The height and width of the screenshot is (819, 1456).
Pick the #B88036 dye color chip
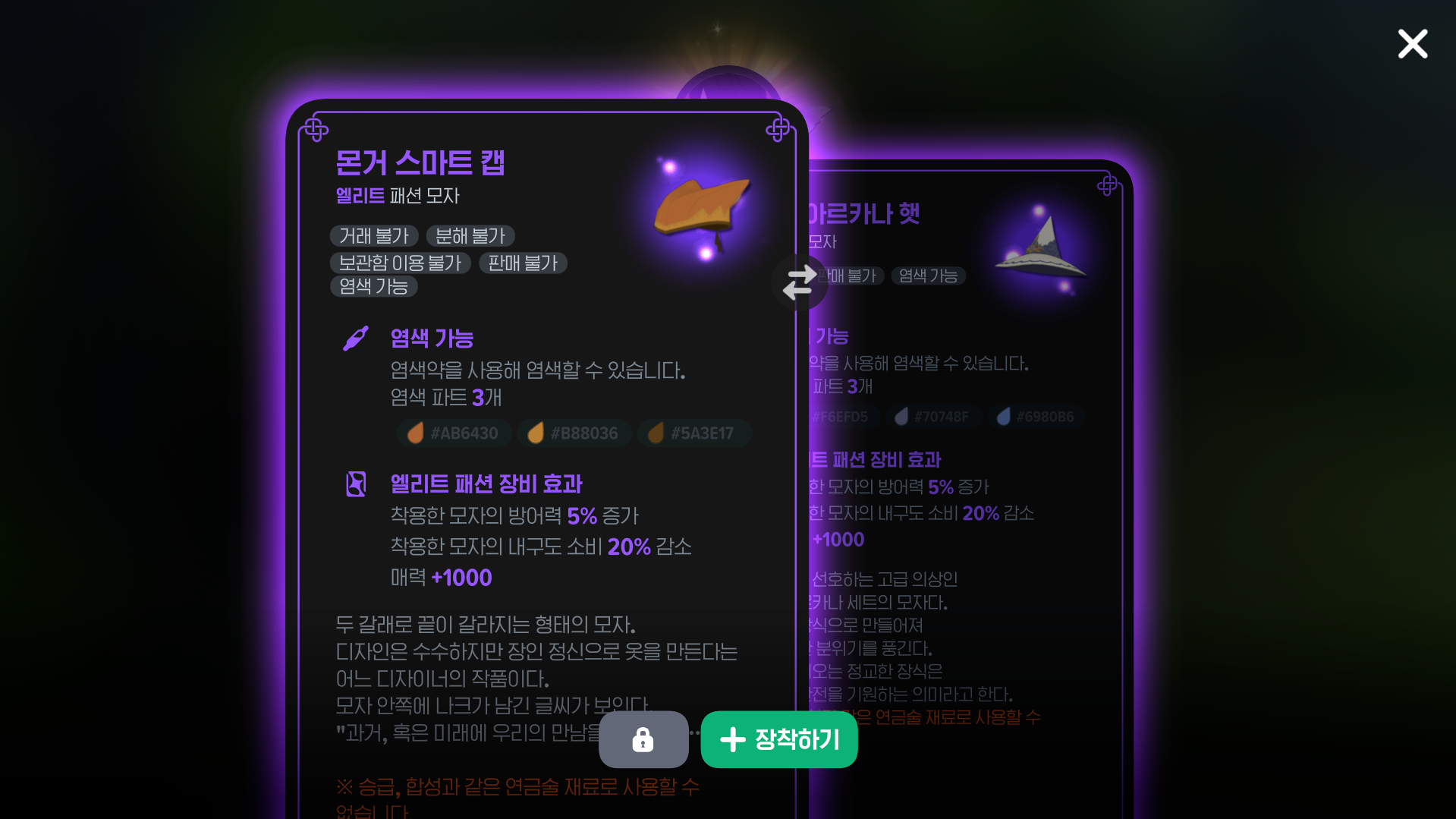(574, 433)
